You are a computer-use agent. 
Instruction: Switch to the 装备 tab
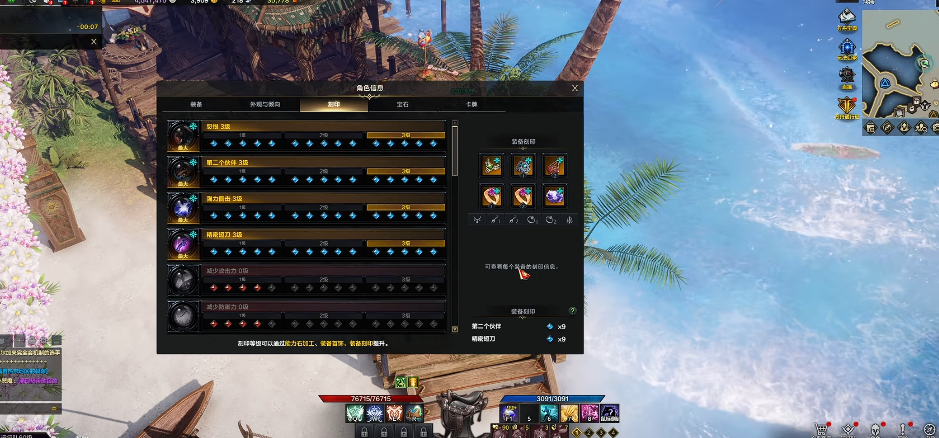[196, 104]
